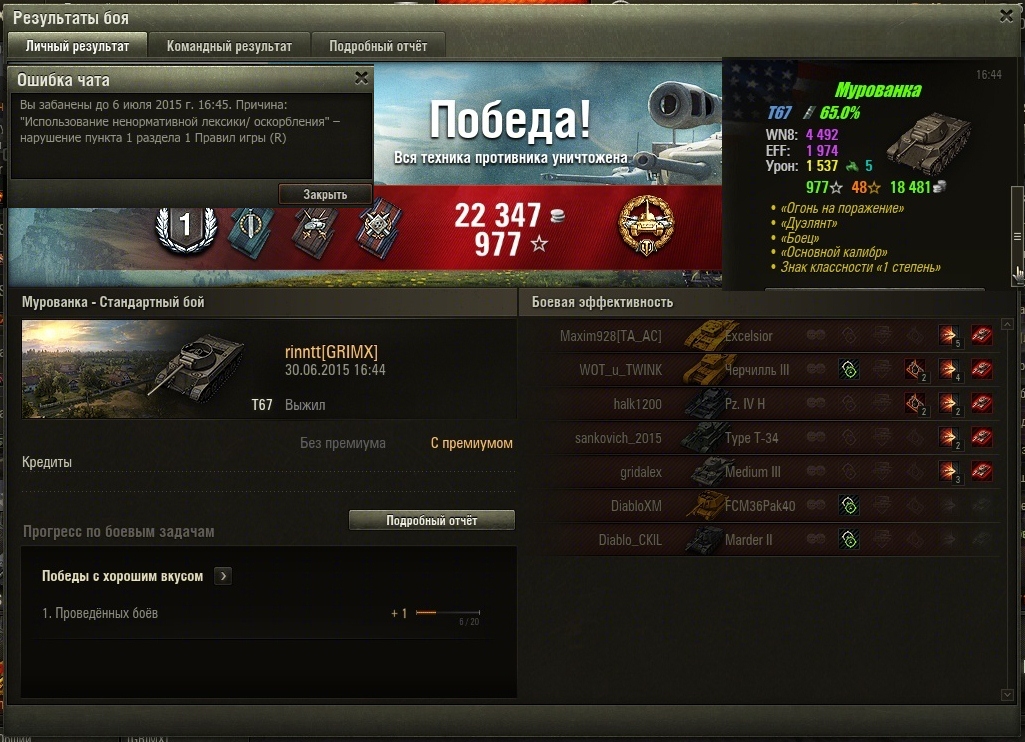The image size is (1025, 742).
Task: Close the Ошибка чата popup with X
Action: (x=361, y=78)
